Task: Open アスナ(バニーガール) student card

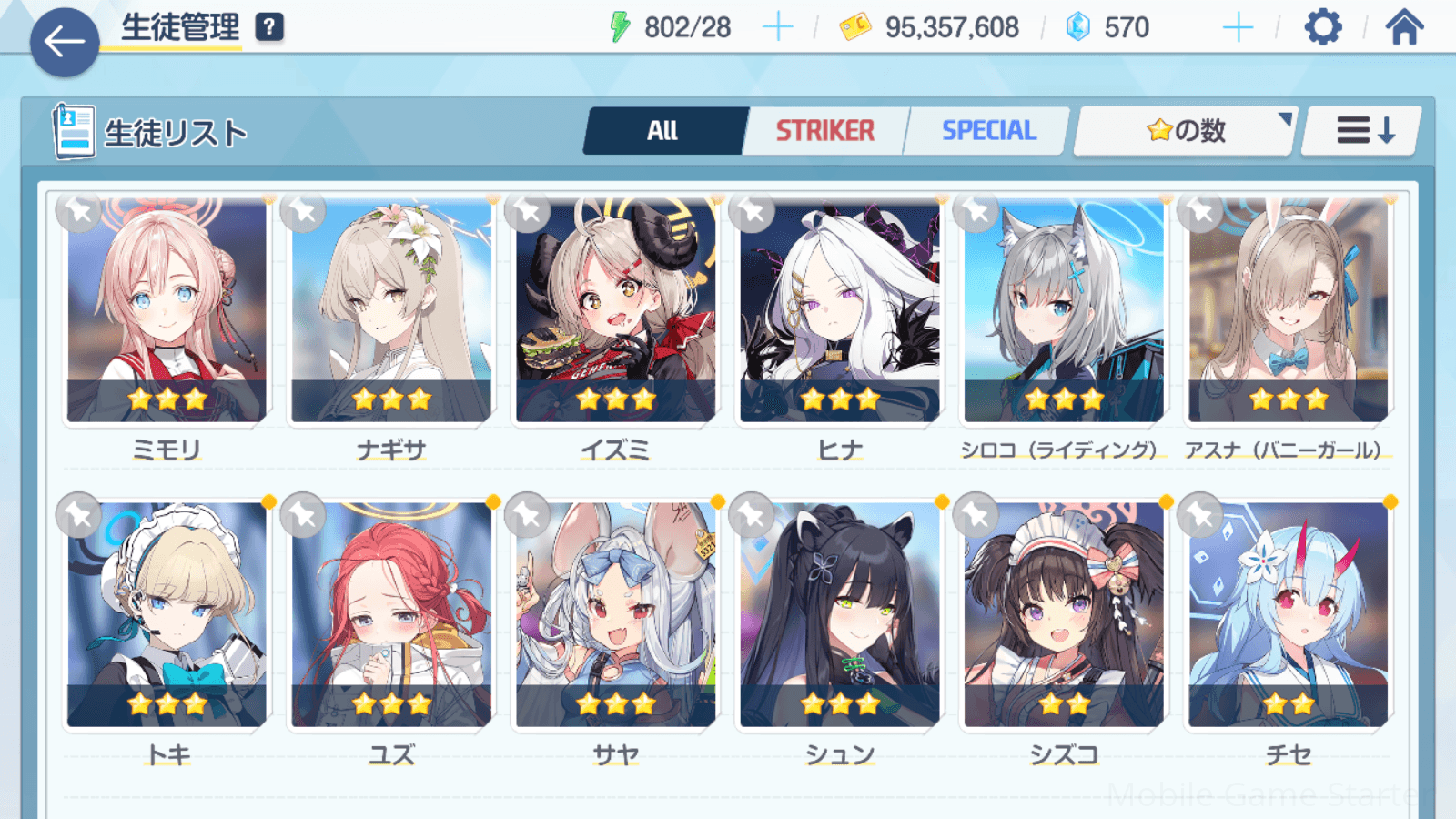Action: 1288,311
